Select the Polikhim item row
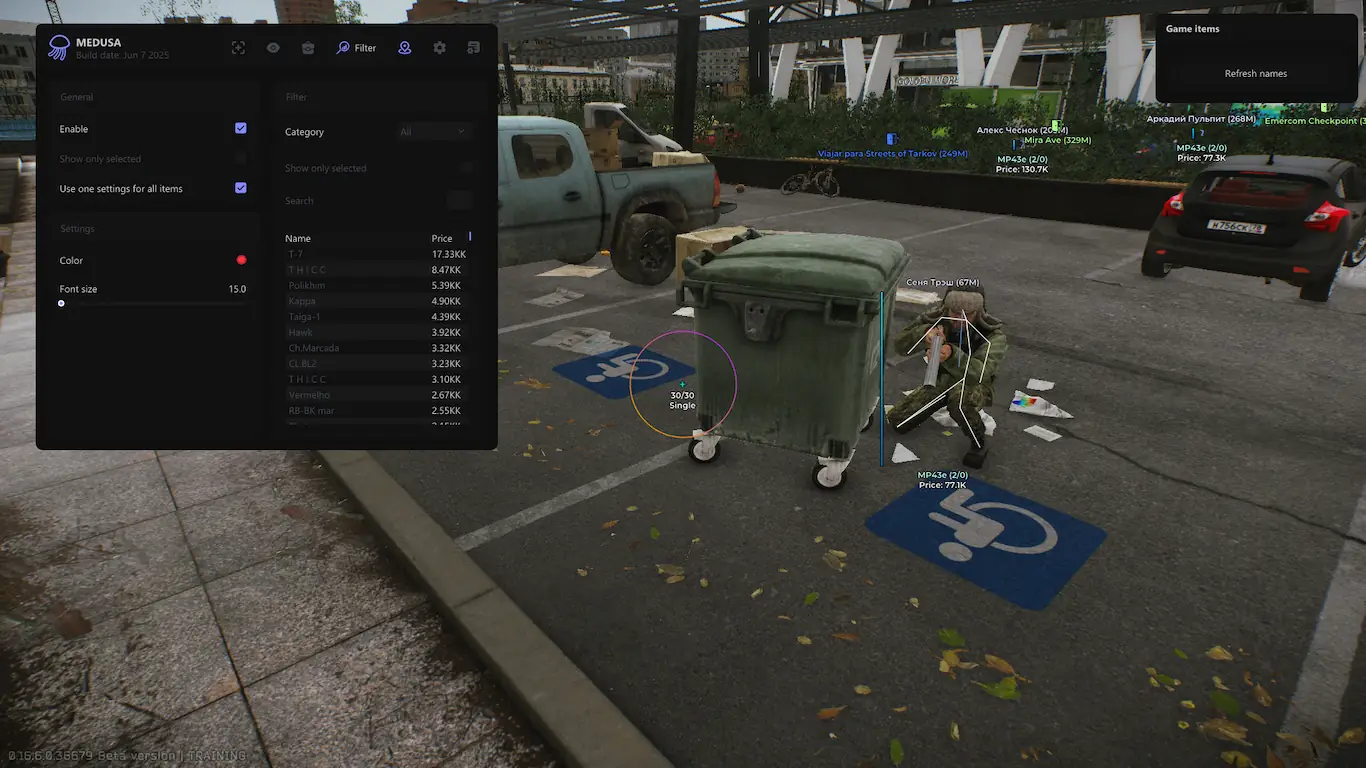 pyautogui.click(x=376, y=285)
